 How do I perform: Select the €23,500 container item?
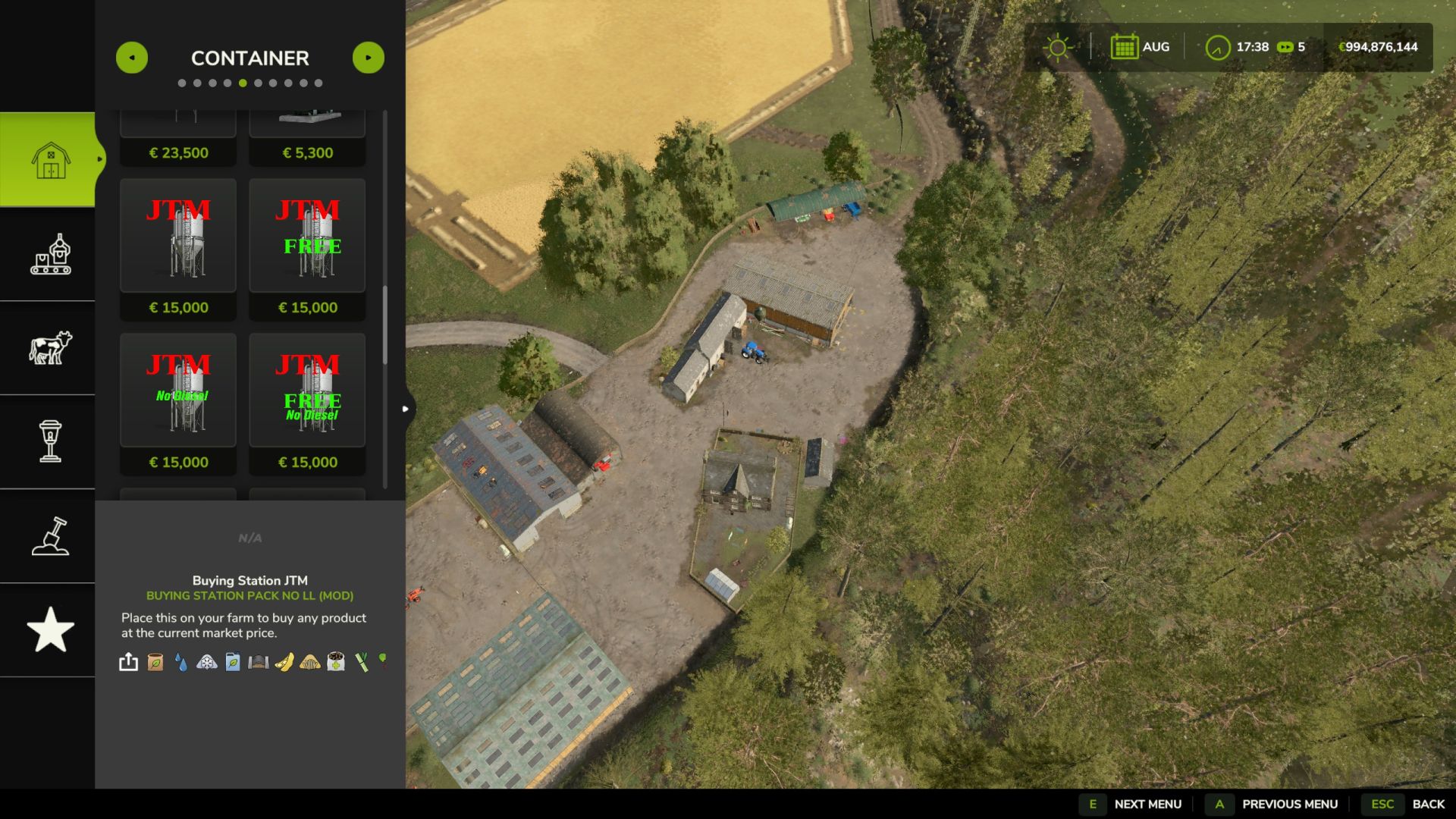(178, 136)
